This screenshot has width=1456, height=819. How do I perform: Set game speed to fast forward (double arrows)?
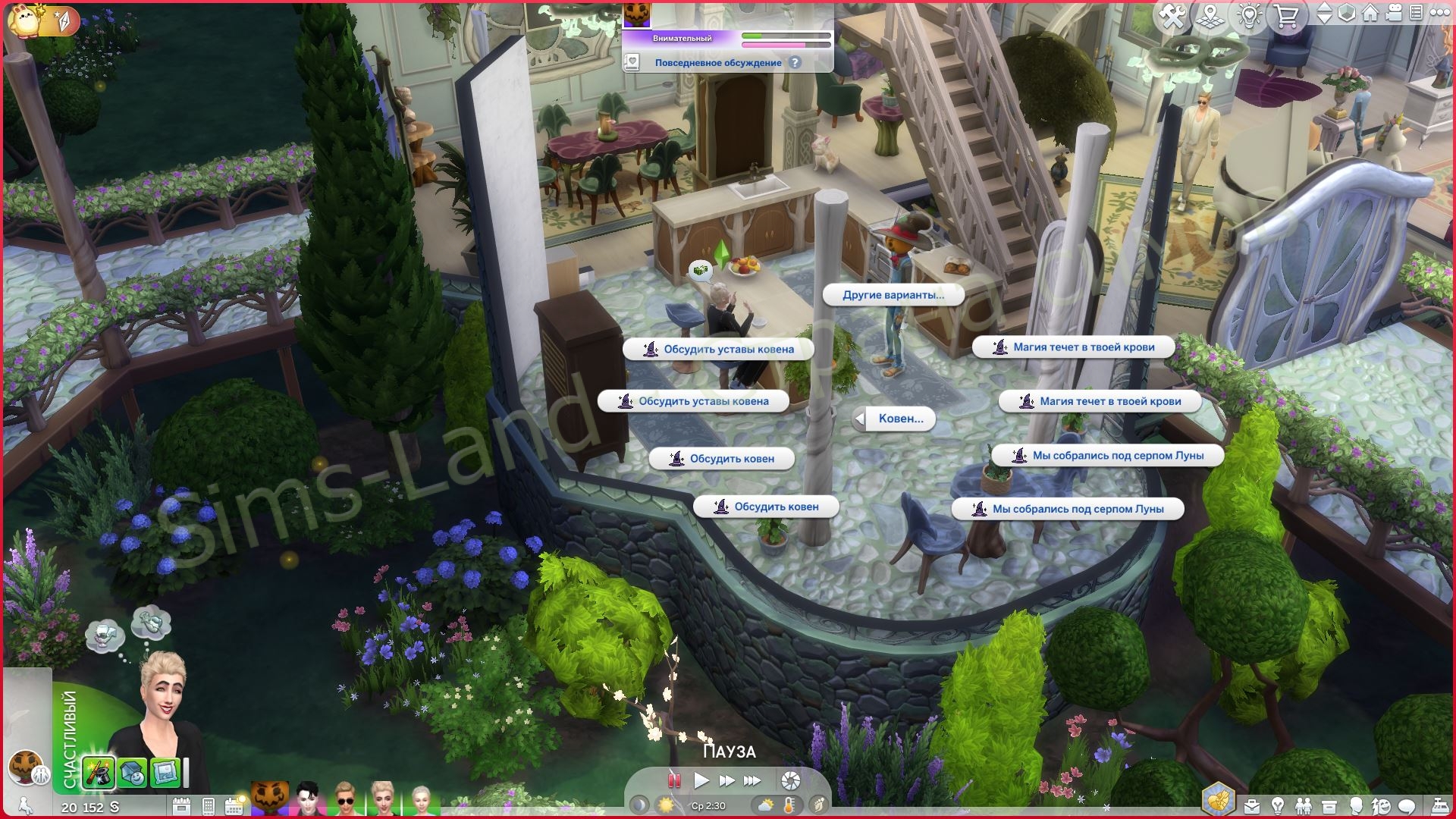point(726,780)
